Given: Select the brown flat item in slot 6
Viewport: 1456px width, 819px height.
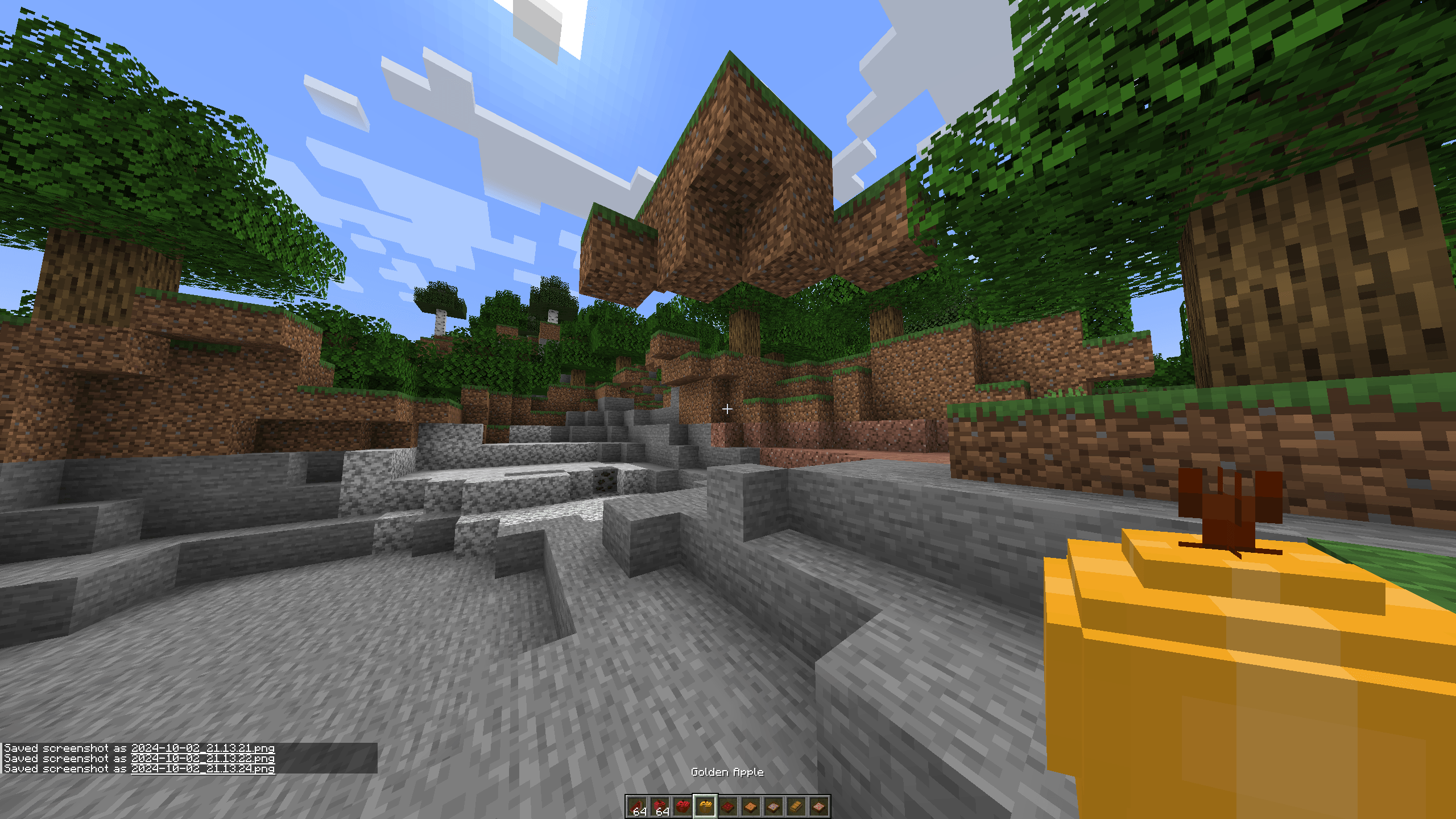Looking at the screenshot, I should [x=751, y=806].
